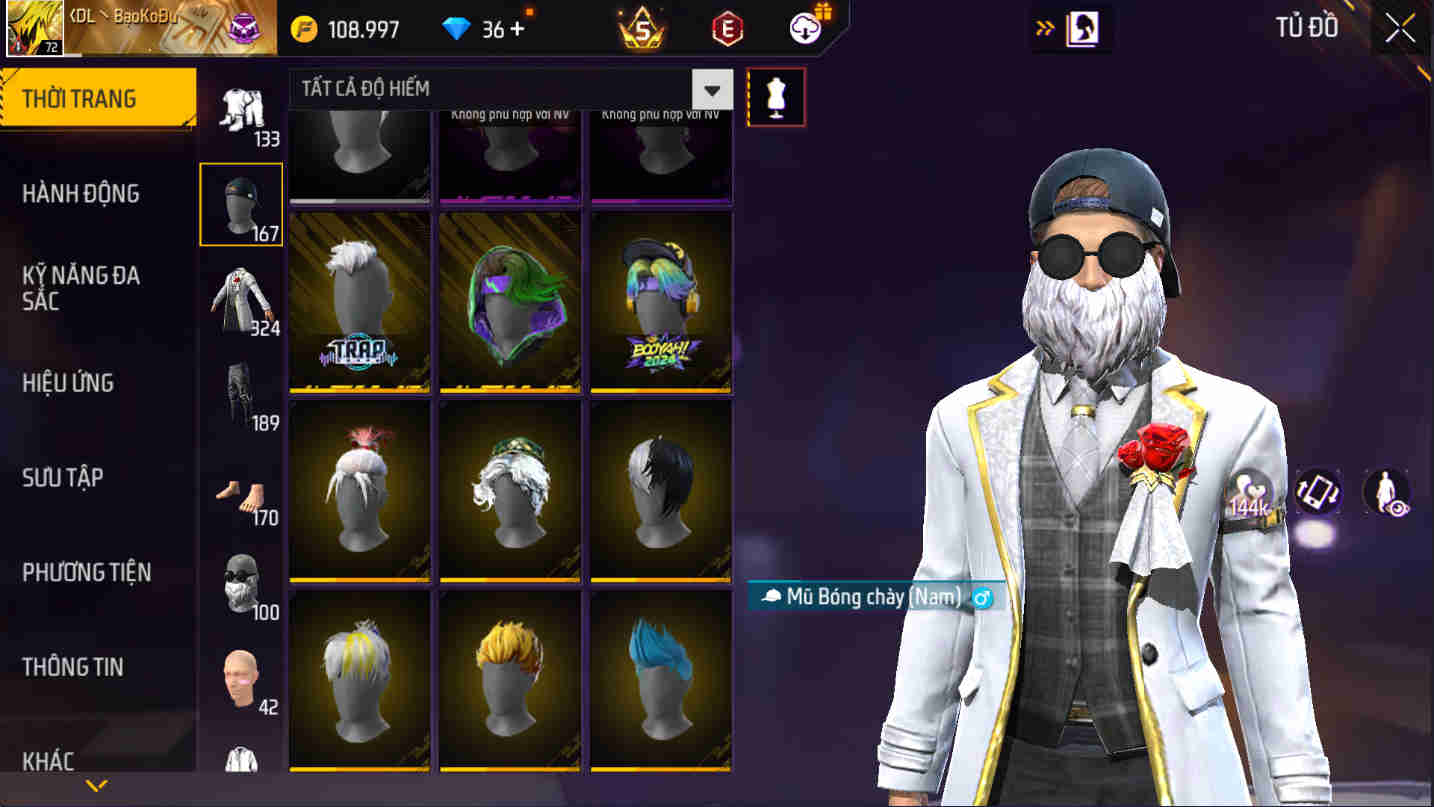Expand the sidebar with the bottom chevron arrow
This screenshot has height=807, width=1434.
97,785
